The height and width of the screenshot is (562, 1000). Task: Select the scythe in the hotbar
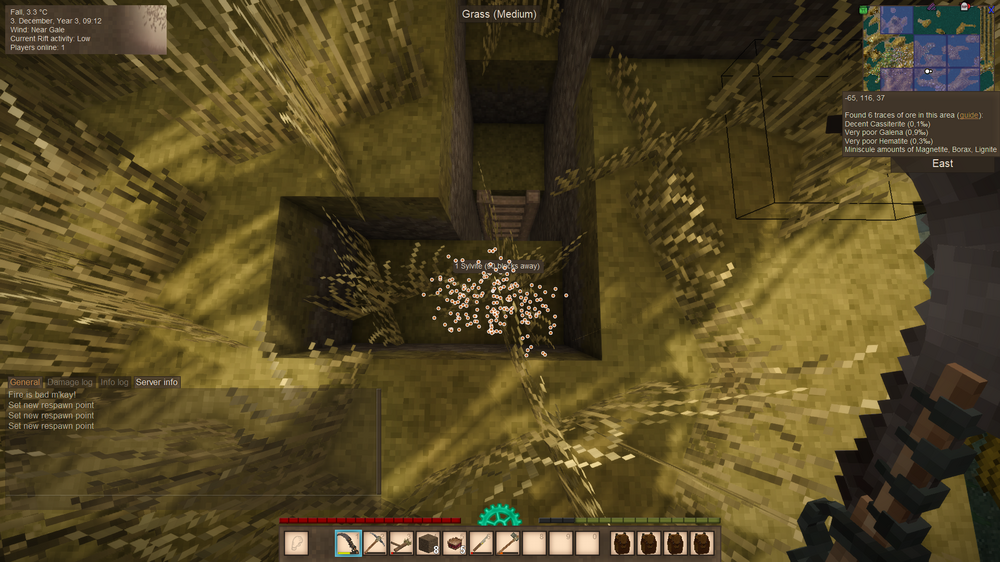(x=349, y=543)
